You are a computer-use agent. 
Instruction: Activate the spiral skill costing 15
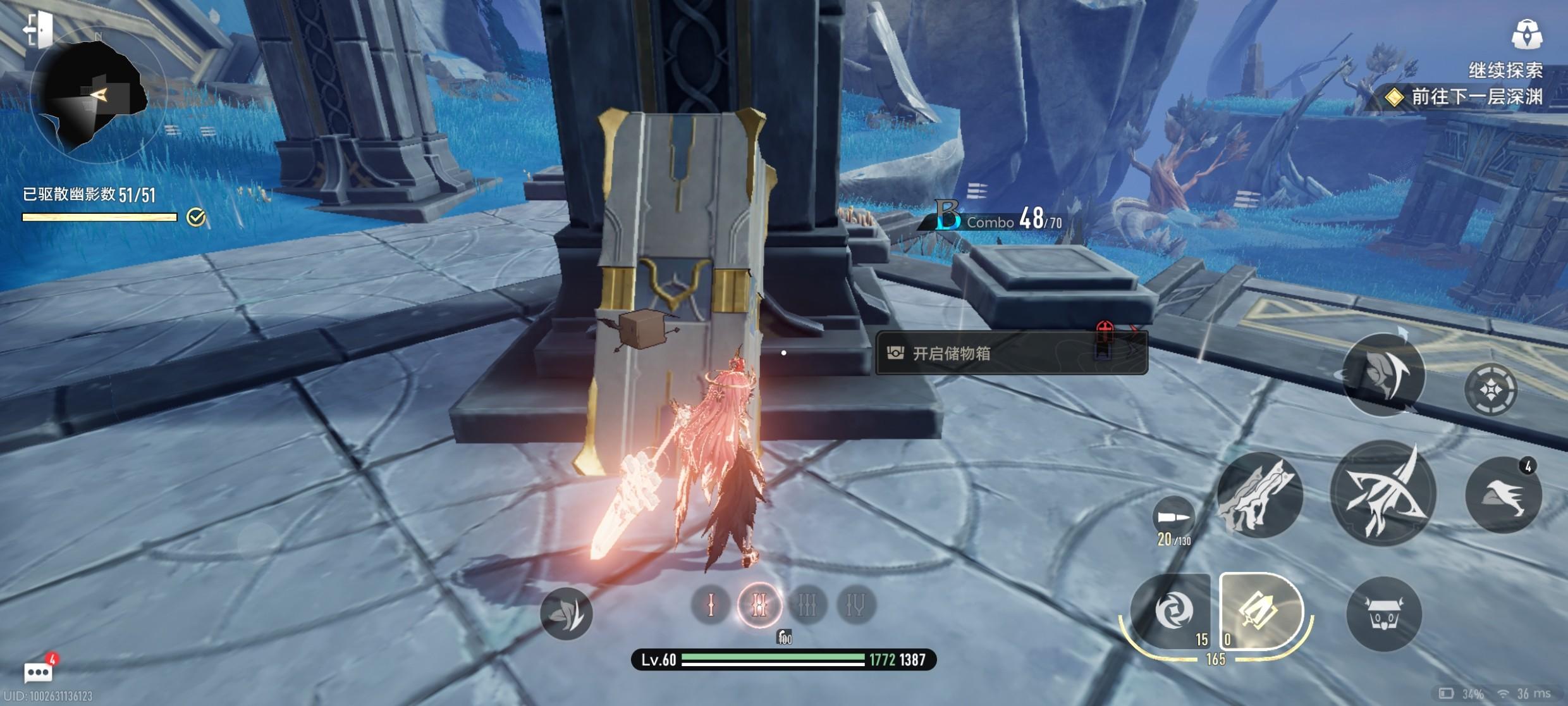(1172, 612)
